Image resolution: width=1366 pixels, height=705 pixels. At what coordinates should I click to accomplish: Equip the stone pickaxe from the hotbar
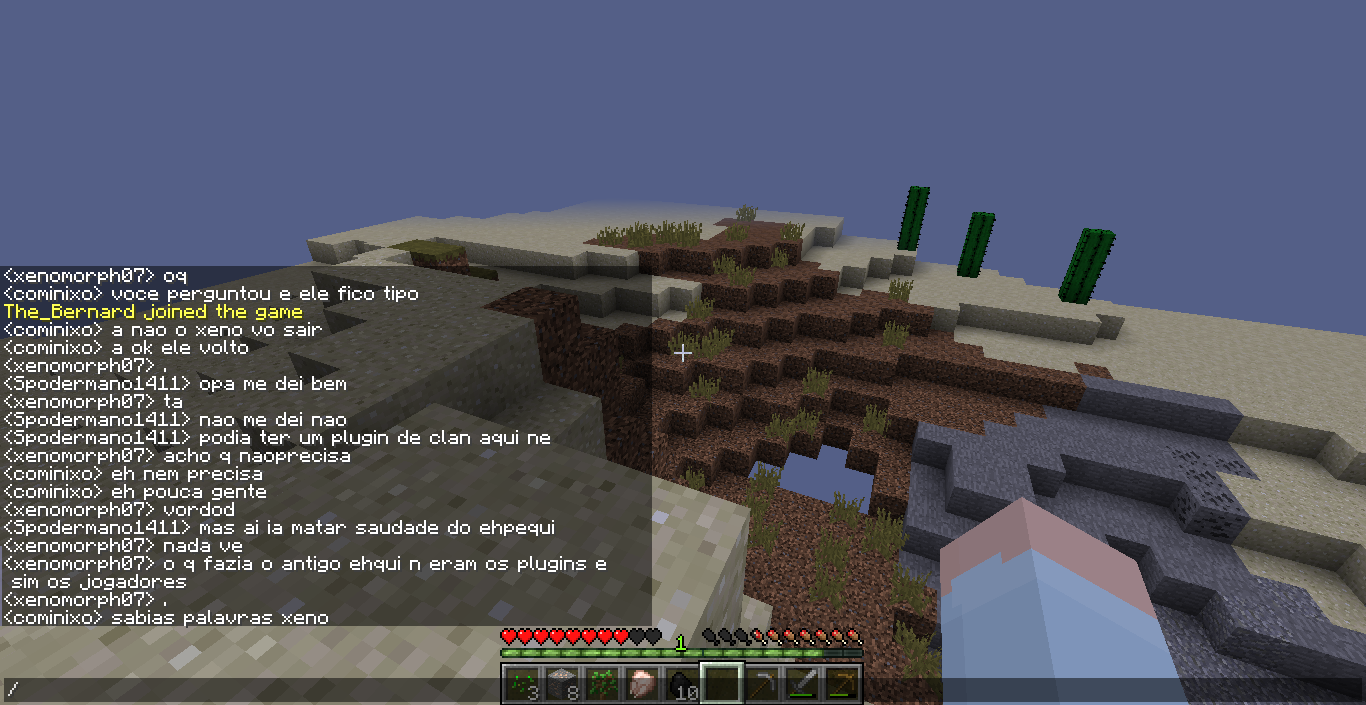762,684
